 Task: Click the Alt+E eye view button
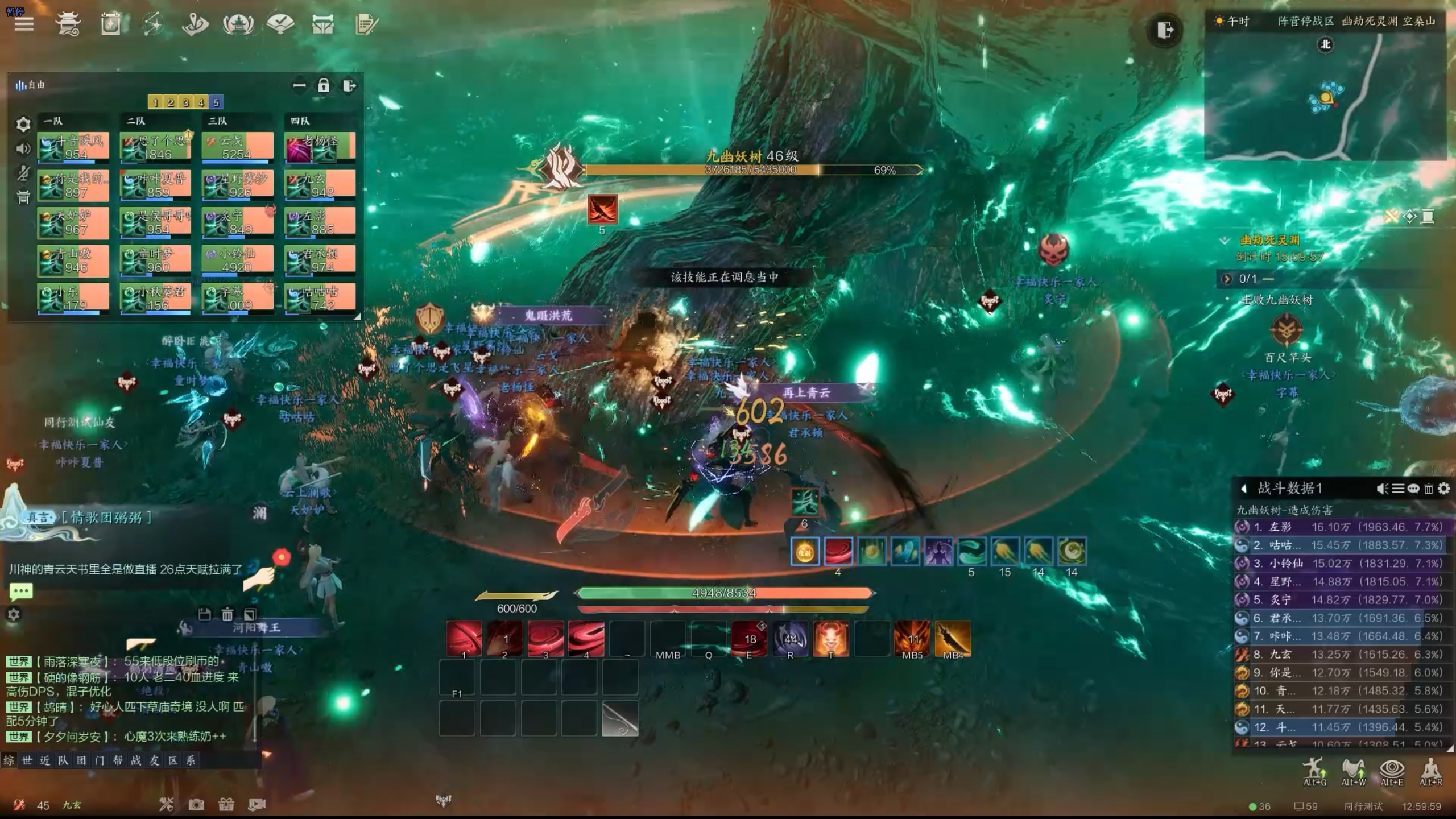click(1392, 772)
